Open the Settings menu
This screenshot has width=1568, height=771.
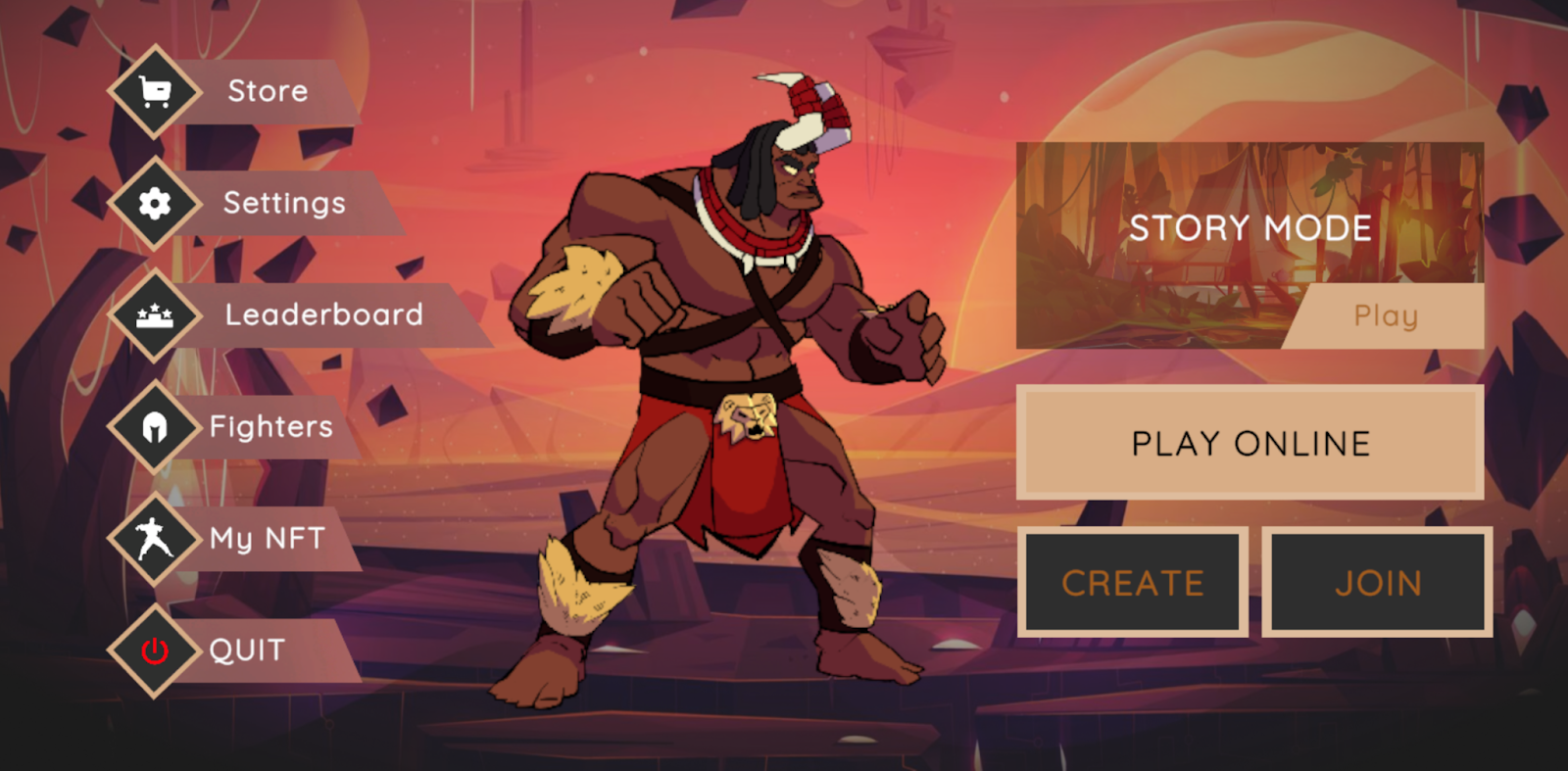(x=284, y=203)
